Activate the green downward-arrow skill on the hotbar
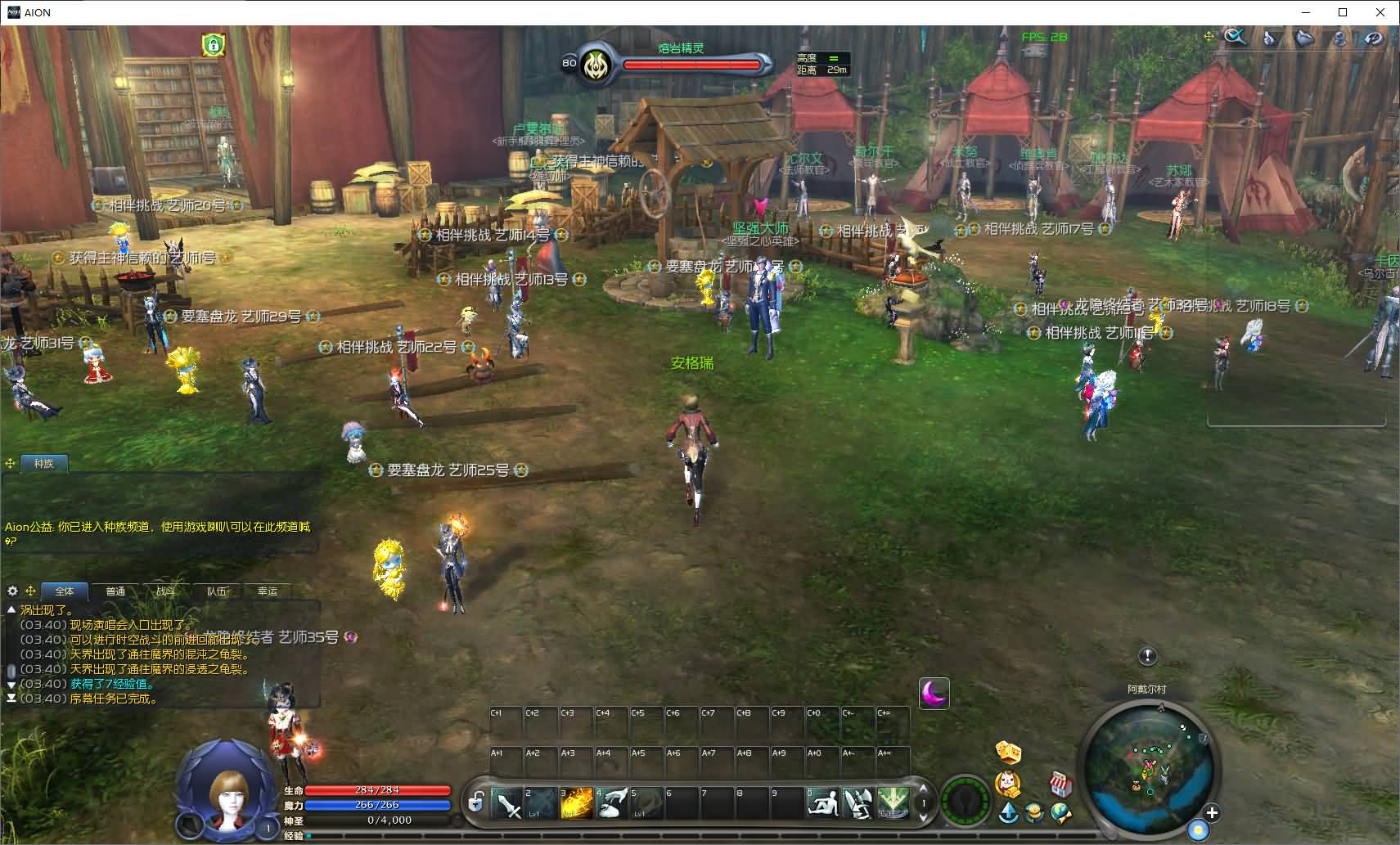 (x=893, y=803)
